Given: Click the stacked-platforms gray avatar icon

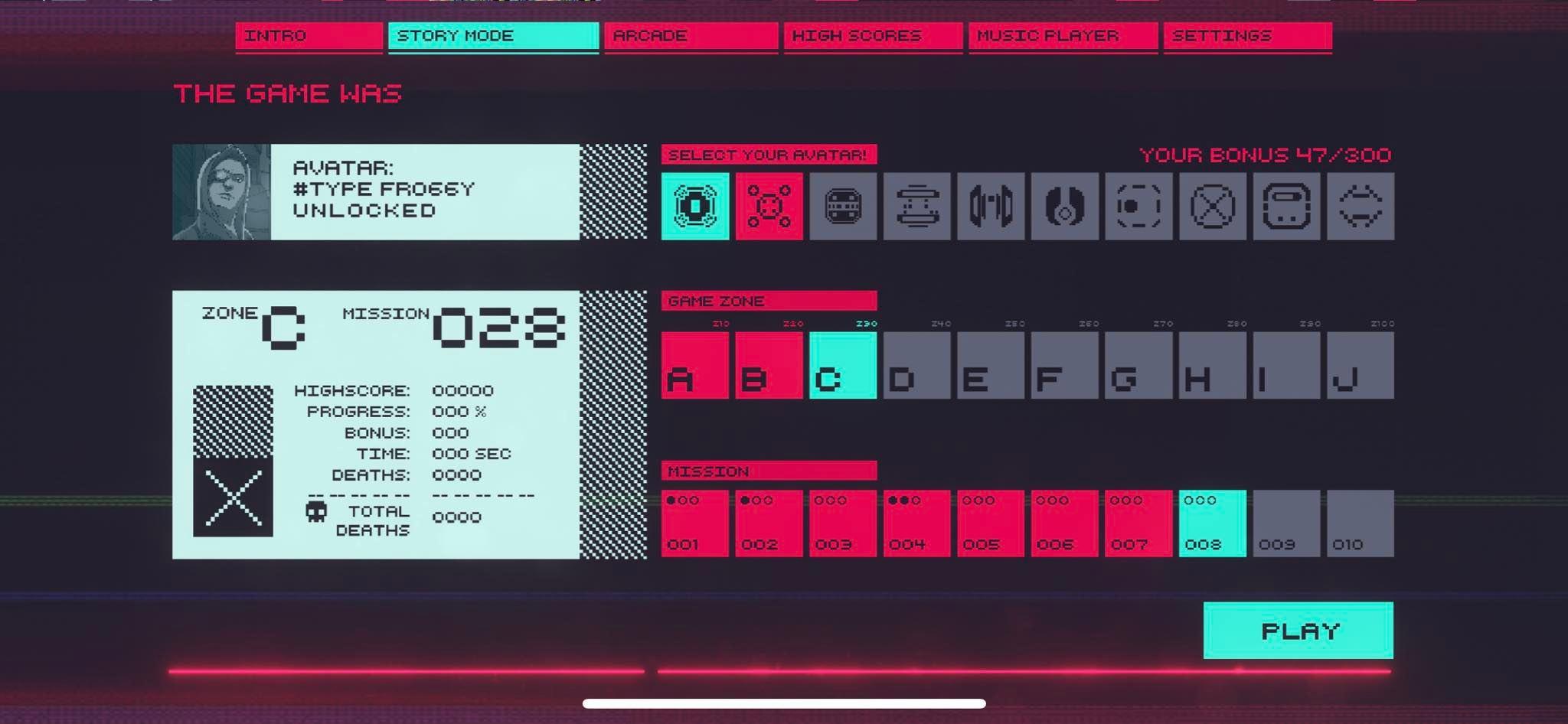Looking at the screenshot, I should coord(916,207).
